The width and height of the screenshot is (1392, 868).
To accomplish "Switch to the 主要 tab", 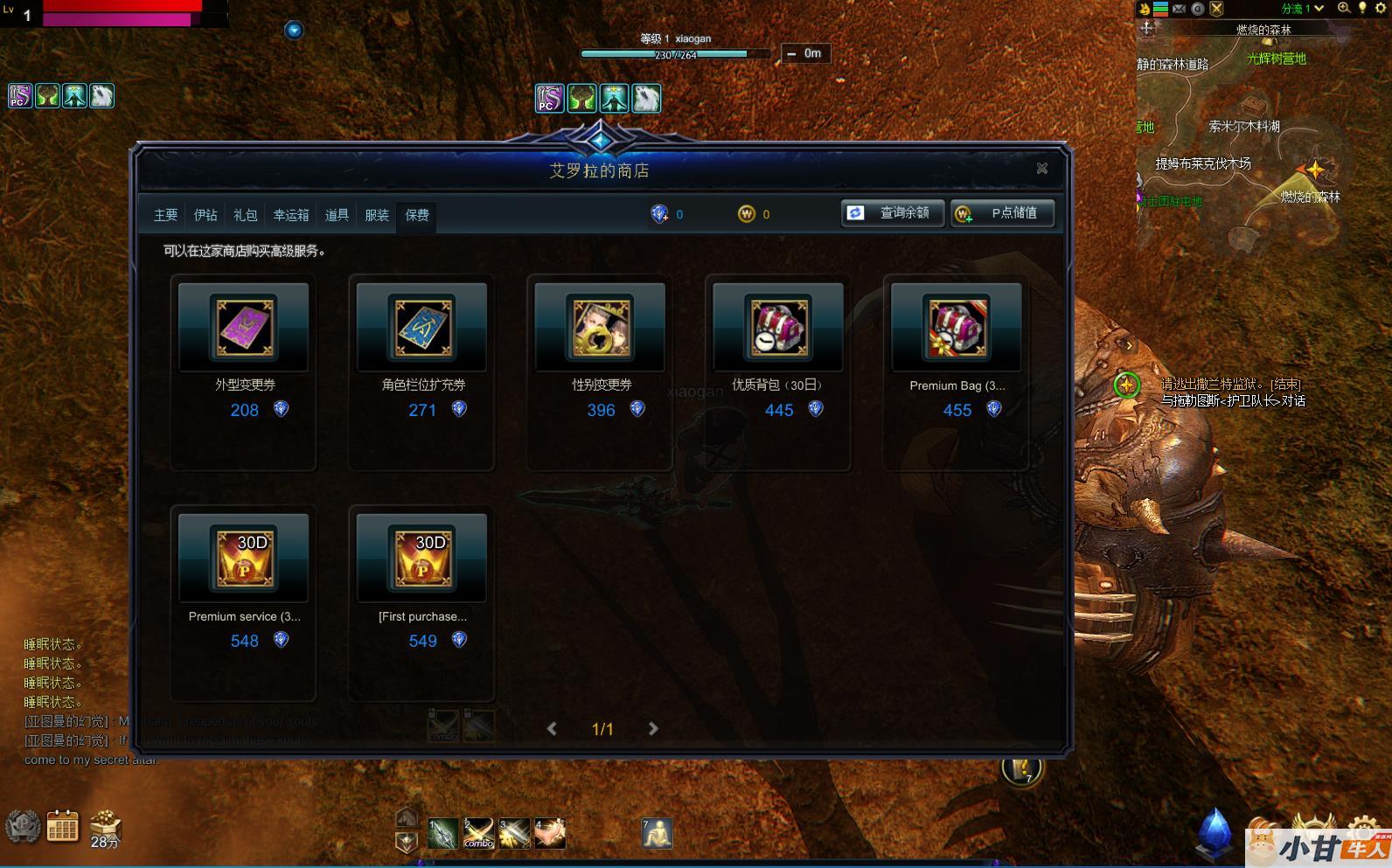I will pyautogui.click(x=165, y=215).
